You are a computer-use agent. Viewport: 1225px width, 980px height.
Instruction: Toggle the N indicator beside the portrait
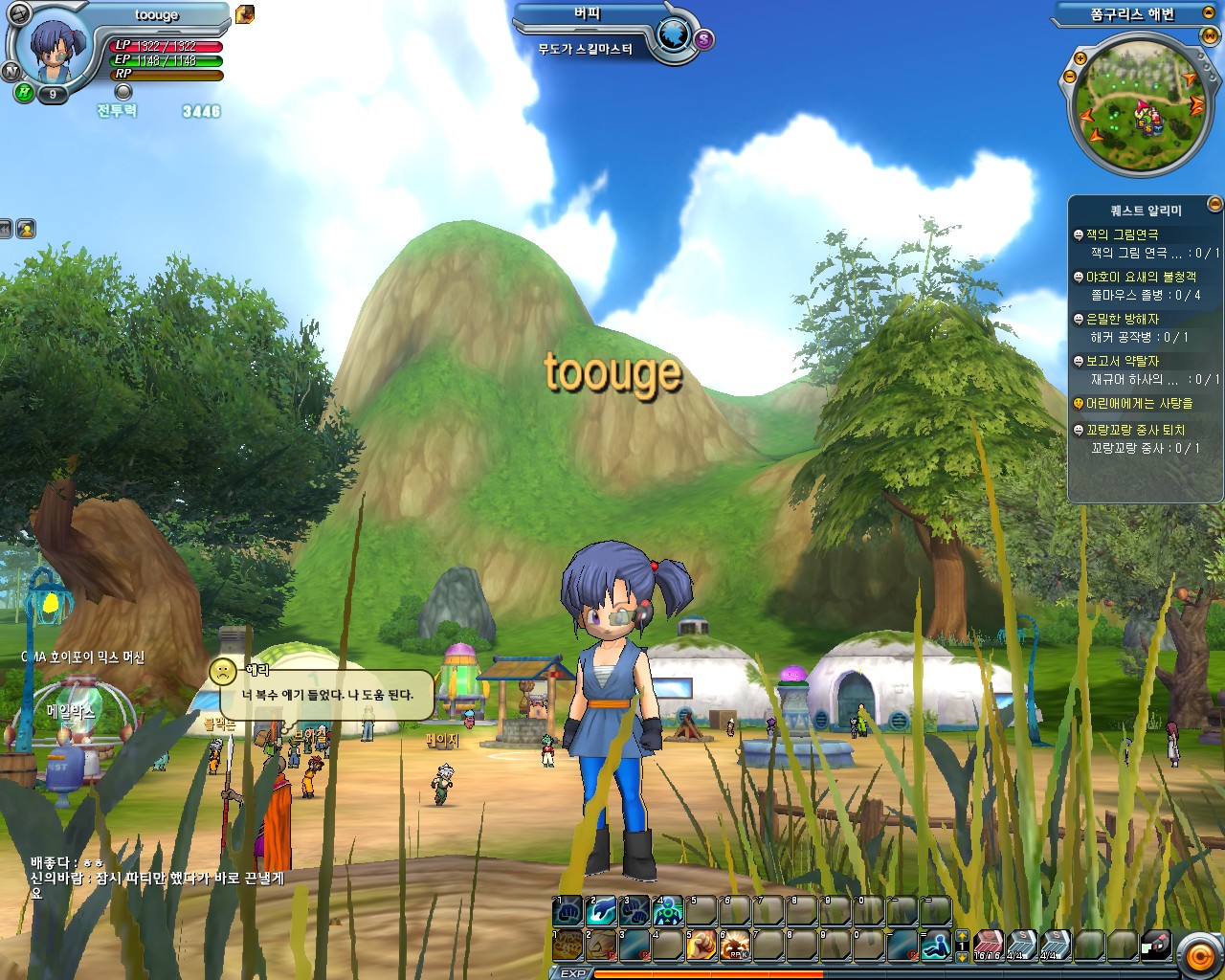pyautogui.click(x=11, y=71)
